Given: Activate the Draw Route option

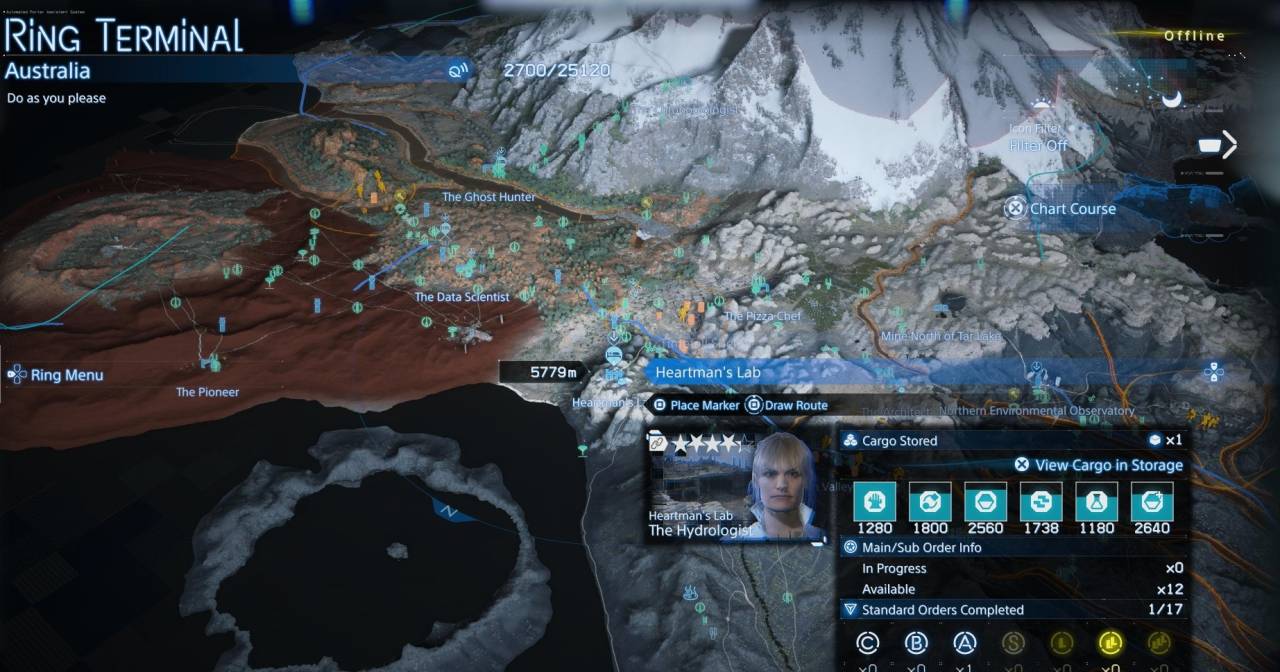Looking at the screenshot, I should [x=787, y=405].
